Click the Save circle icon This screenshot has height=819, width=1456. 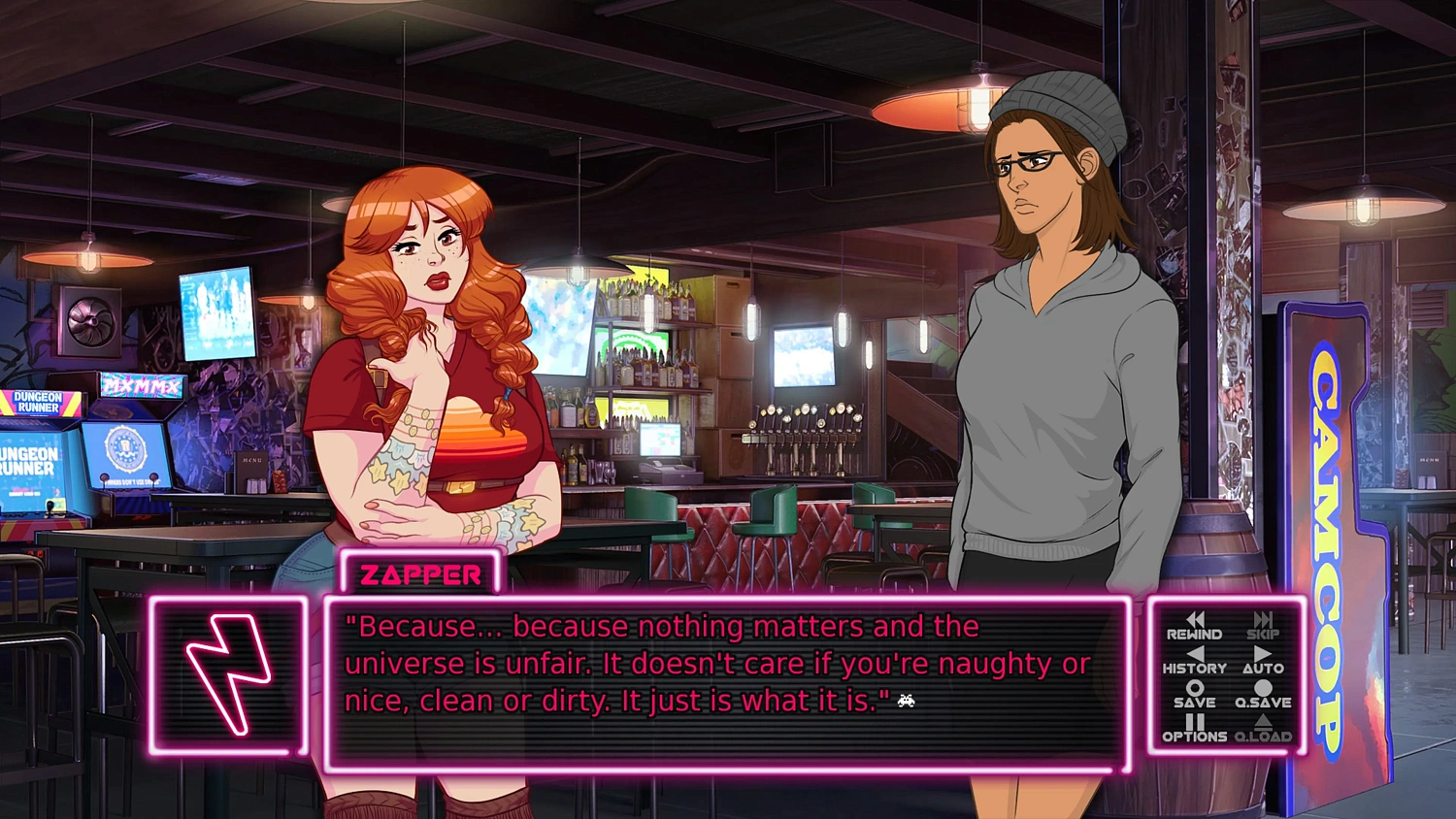tap(1196, 688)
